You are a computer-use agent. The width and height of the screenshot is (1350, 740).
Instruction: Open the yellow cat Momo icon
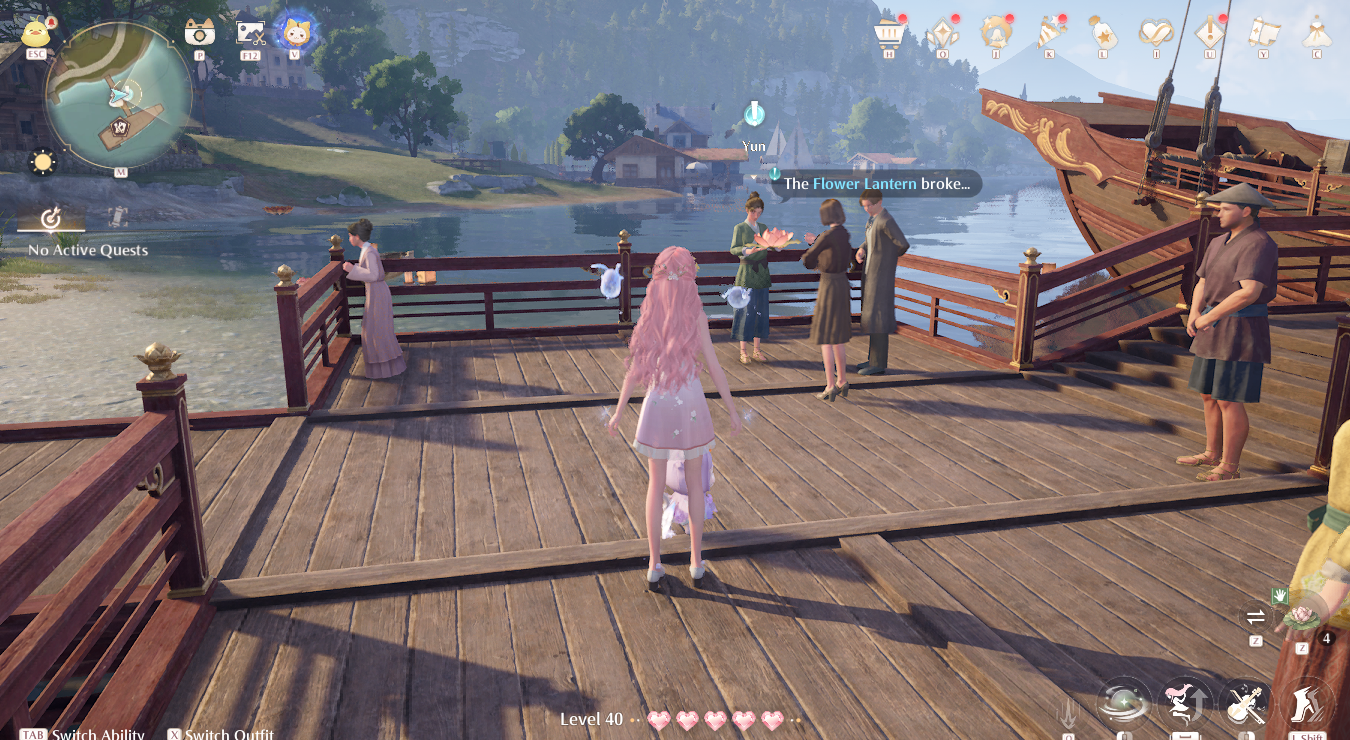(x=294, y=31)
